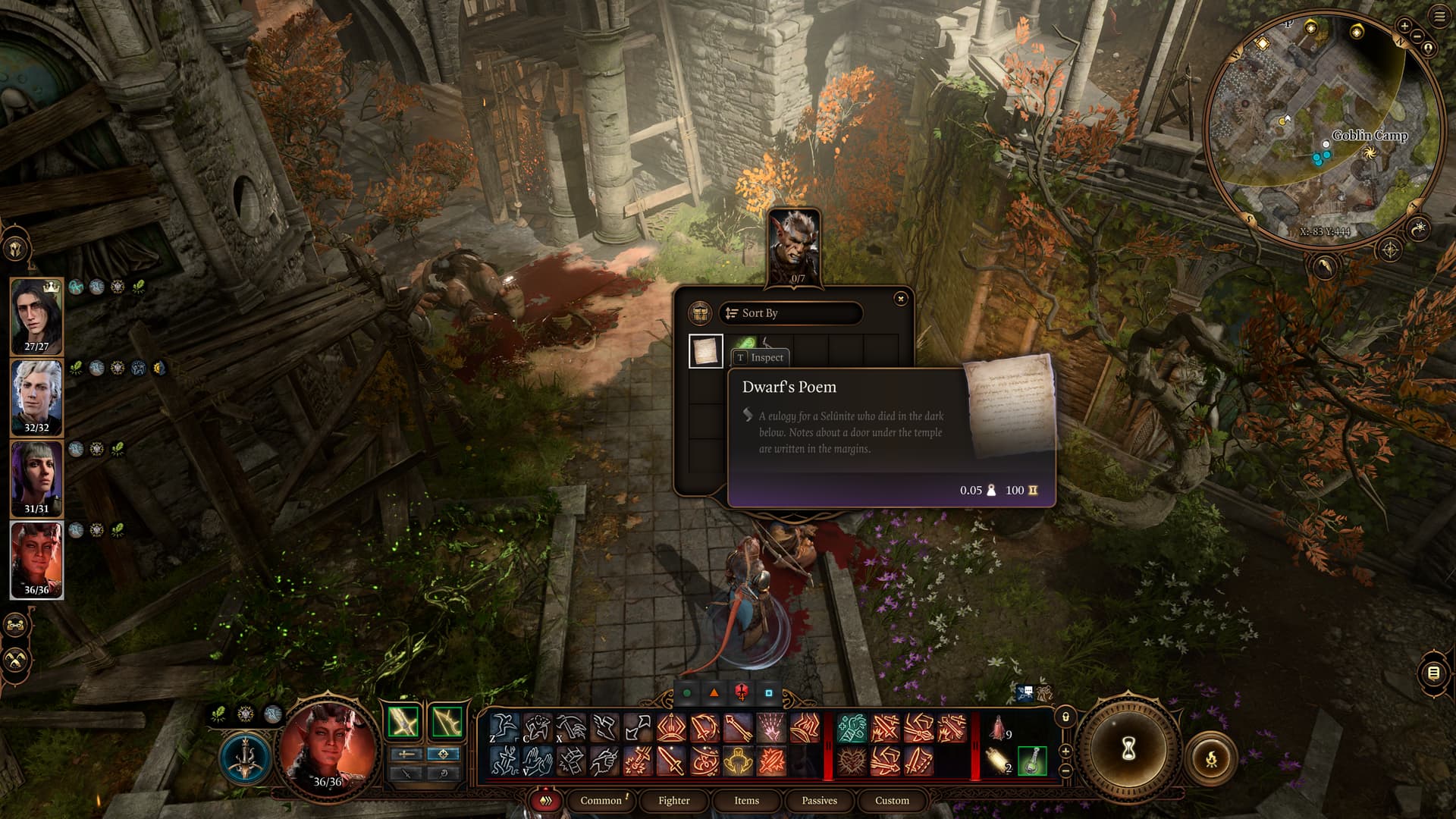Open the game menu hamburger button

[1439, 17]
